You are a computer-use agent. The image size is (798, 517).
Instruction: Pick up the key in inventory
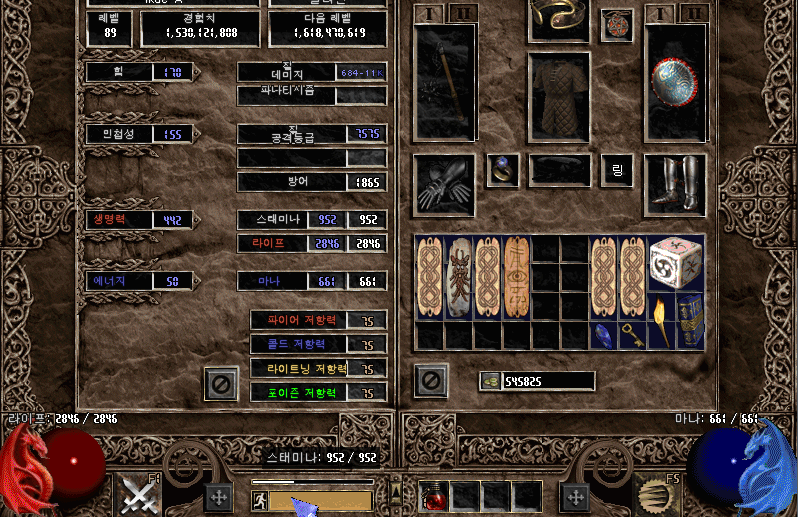632,336
